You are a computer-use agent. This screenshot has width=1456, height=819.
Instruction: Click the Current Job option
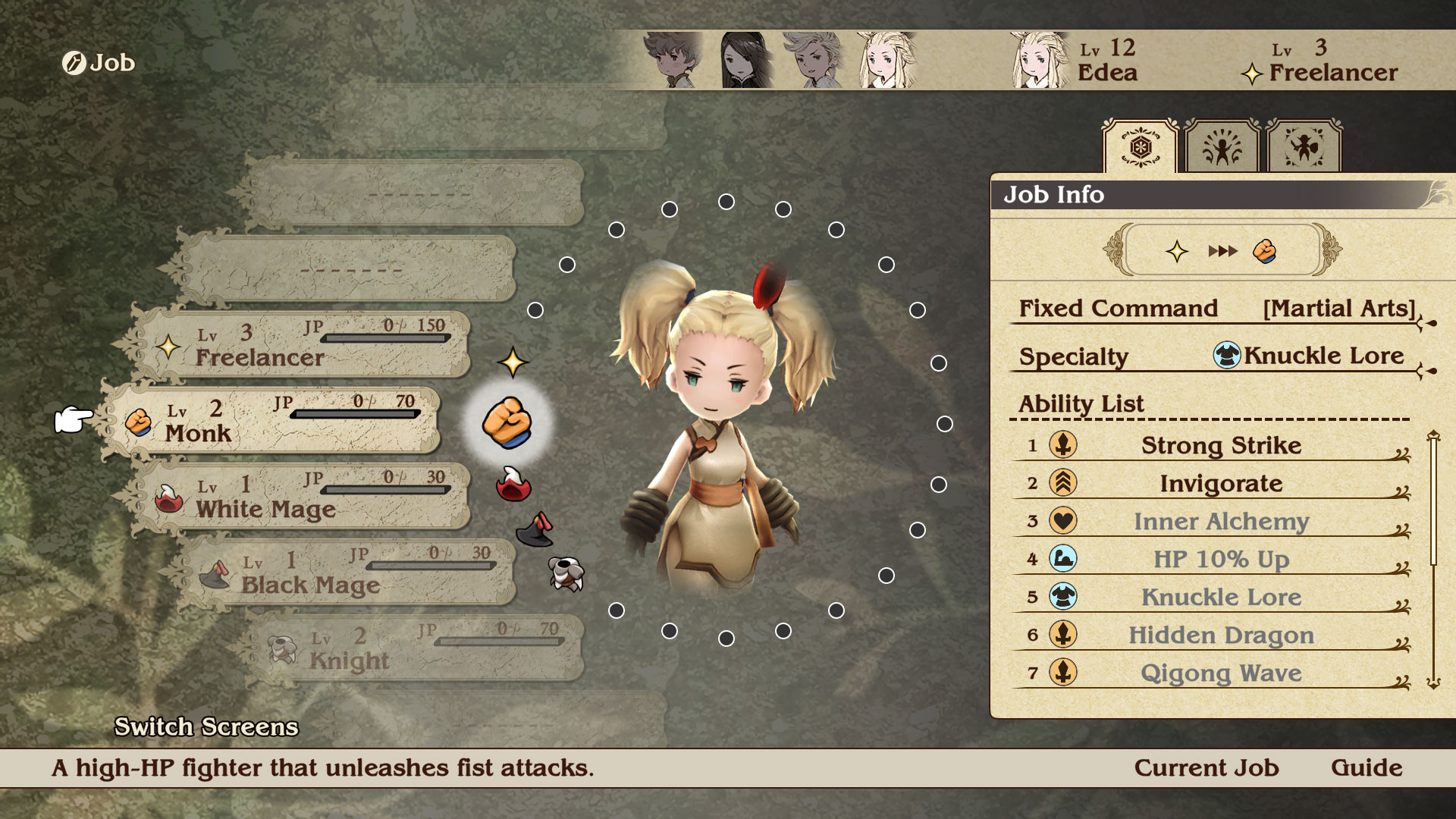point(1206,767)
